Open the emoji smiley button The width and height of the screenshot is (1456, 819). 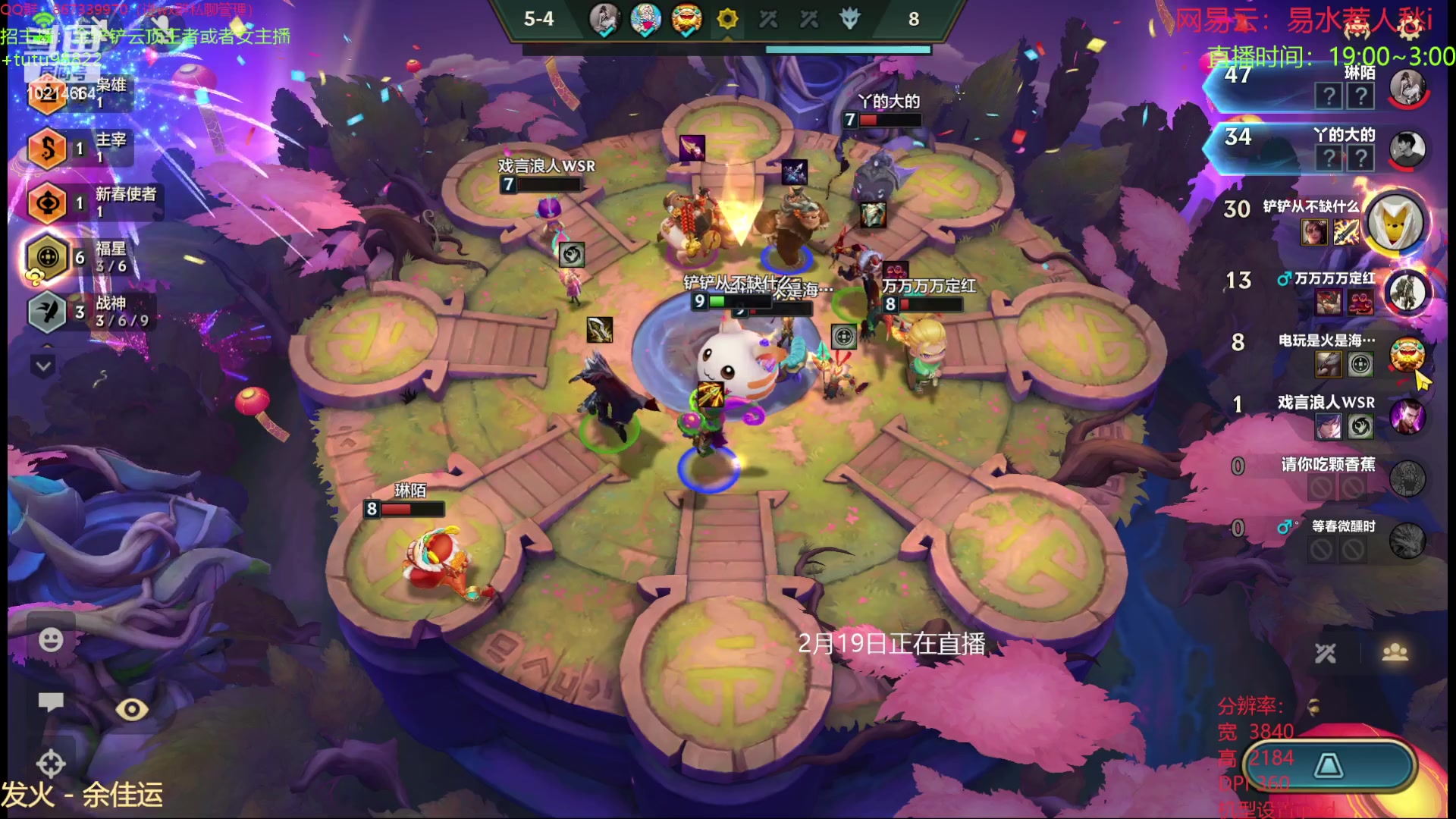pos(51,640)
